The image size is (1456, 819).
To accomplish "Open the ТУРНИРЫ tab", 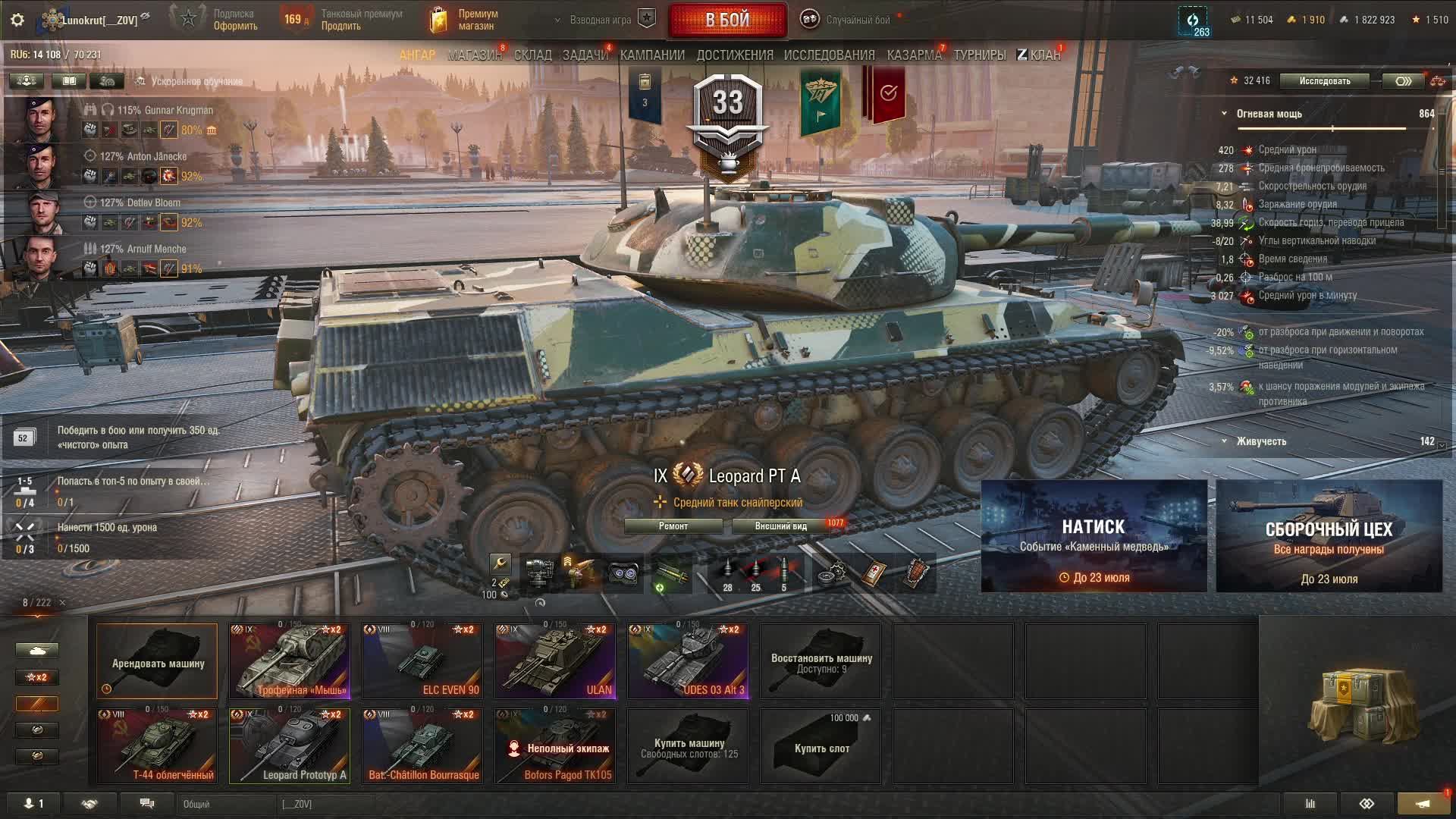I will pyautogui.click(x=979, y=55).
